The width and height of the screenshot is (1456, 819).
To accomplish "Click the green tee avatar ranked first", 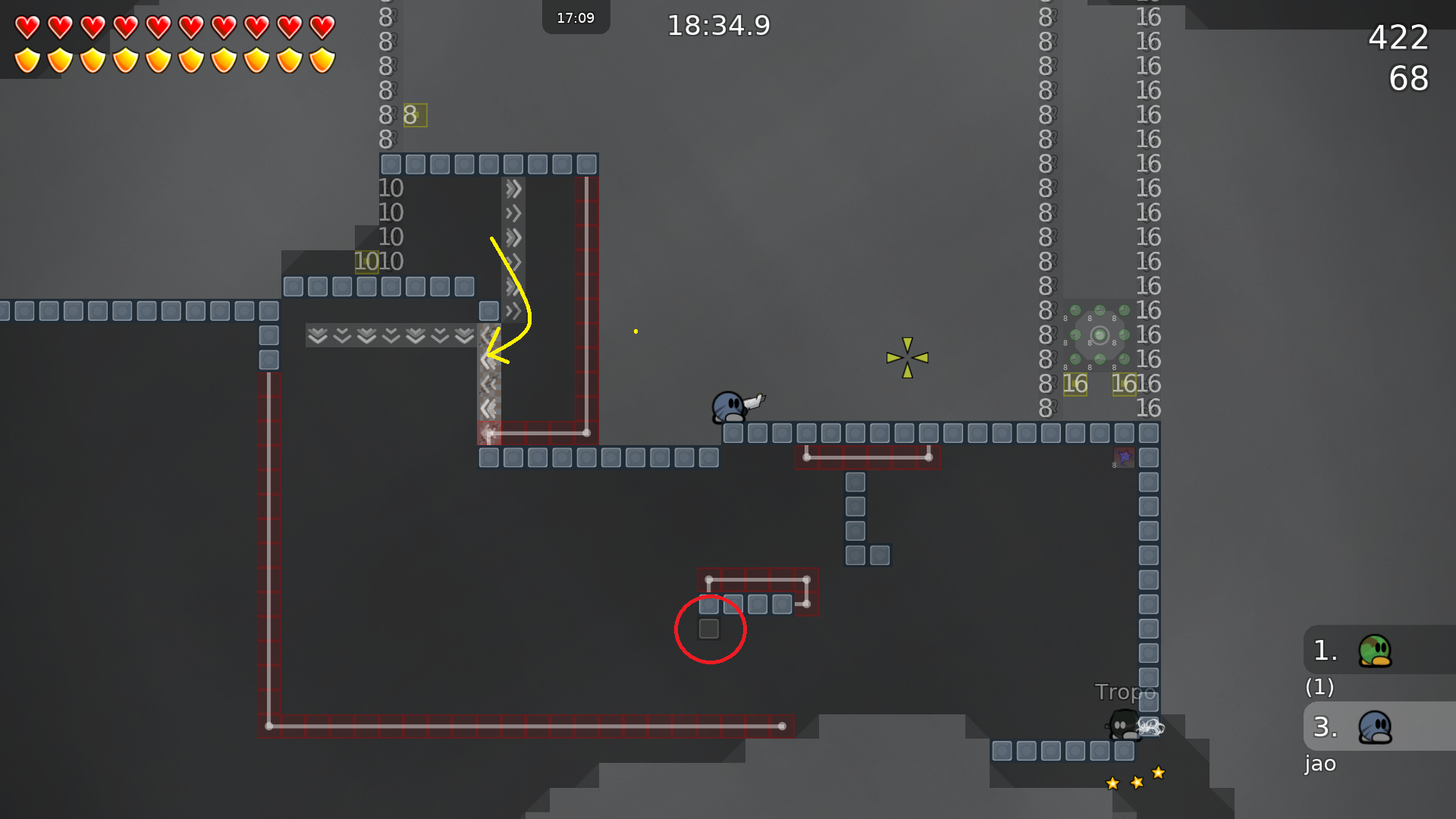I will tap(1375, 651).
